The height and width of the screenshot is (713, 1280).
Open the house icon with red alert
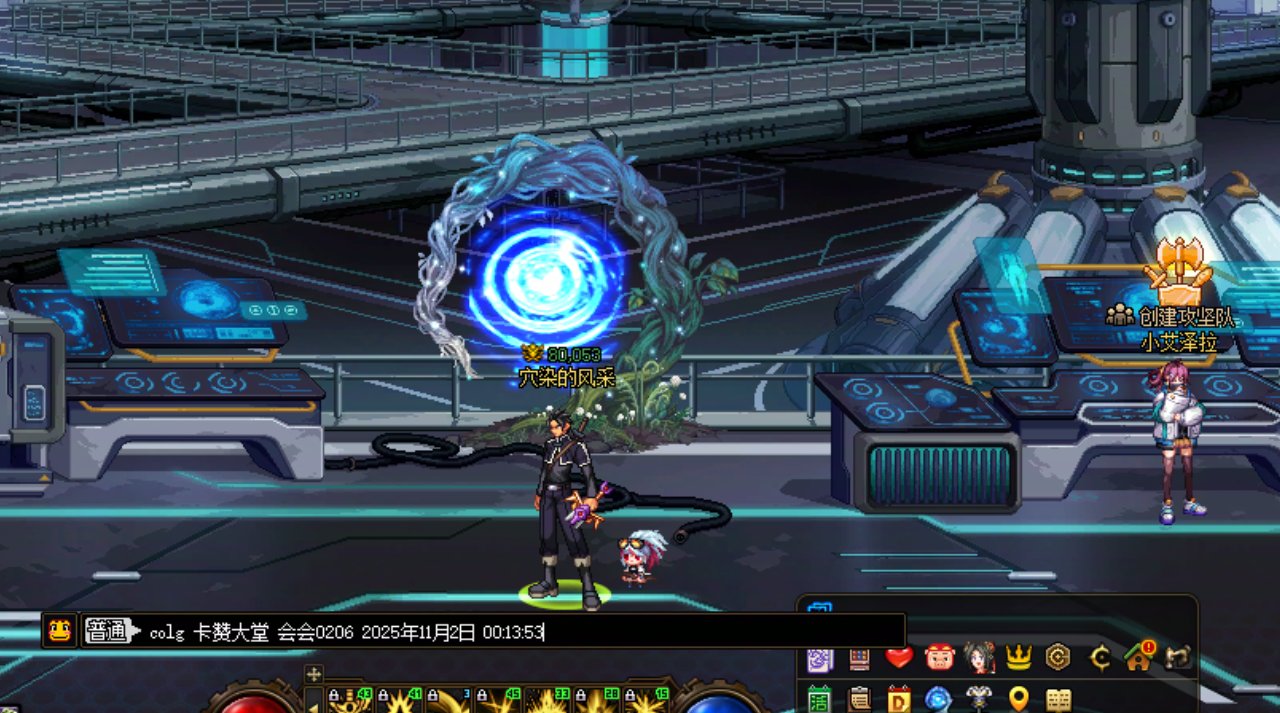[1139, 657]
